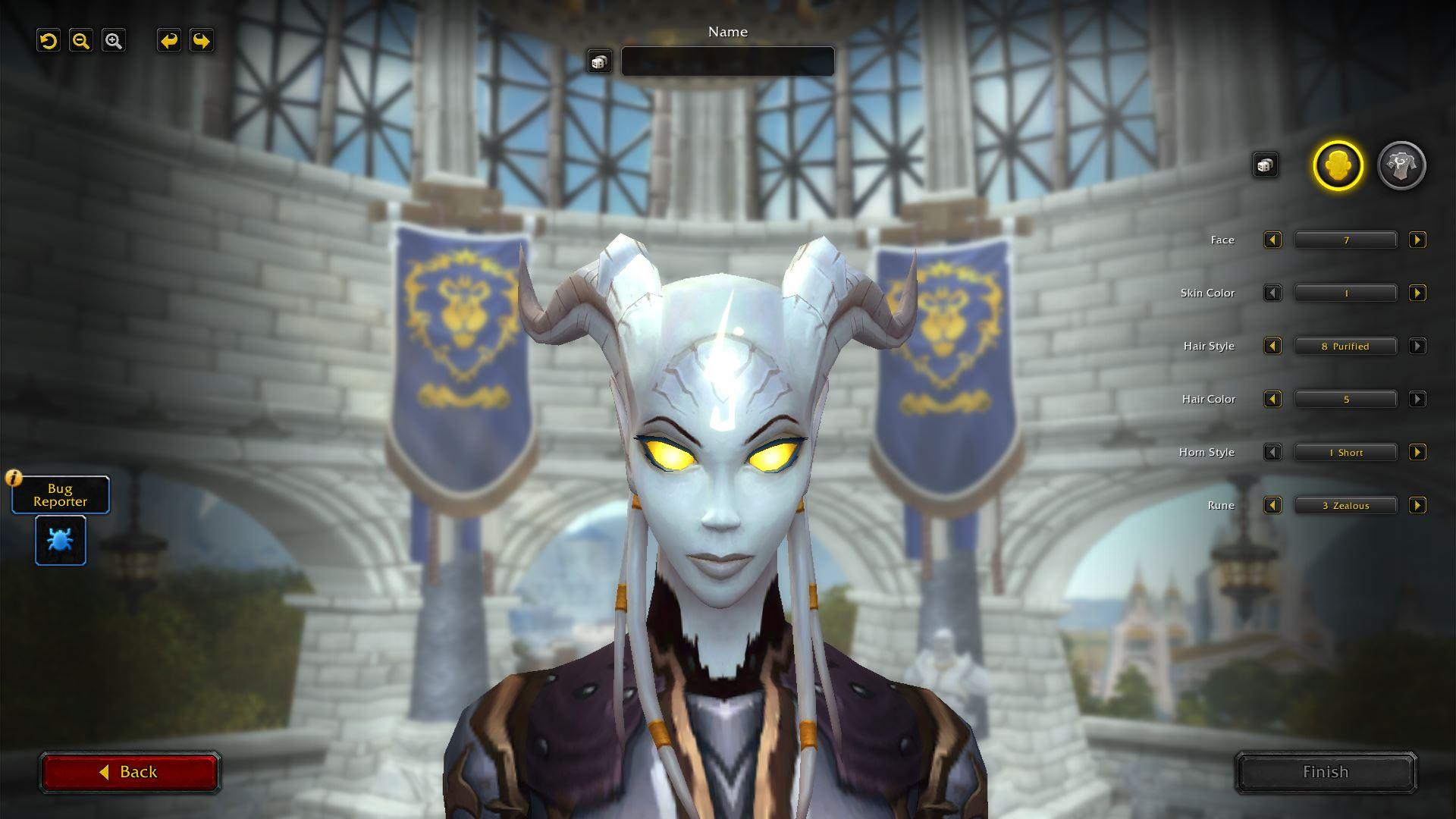
Task: Decrease the Hair Color value
Action: (x=1272, y=399)
